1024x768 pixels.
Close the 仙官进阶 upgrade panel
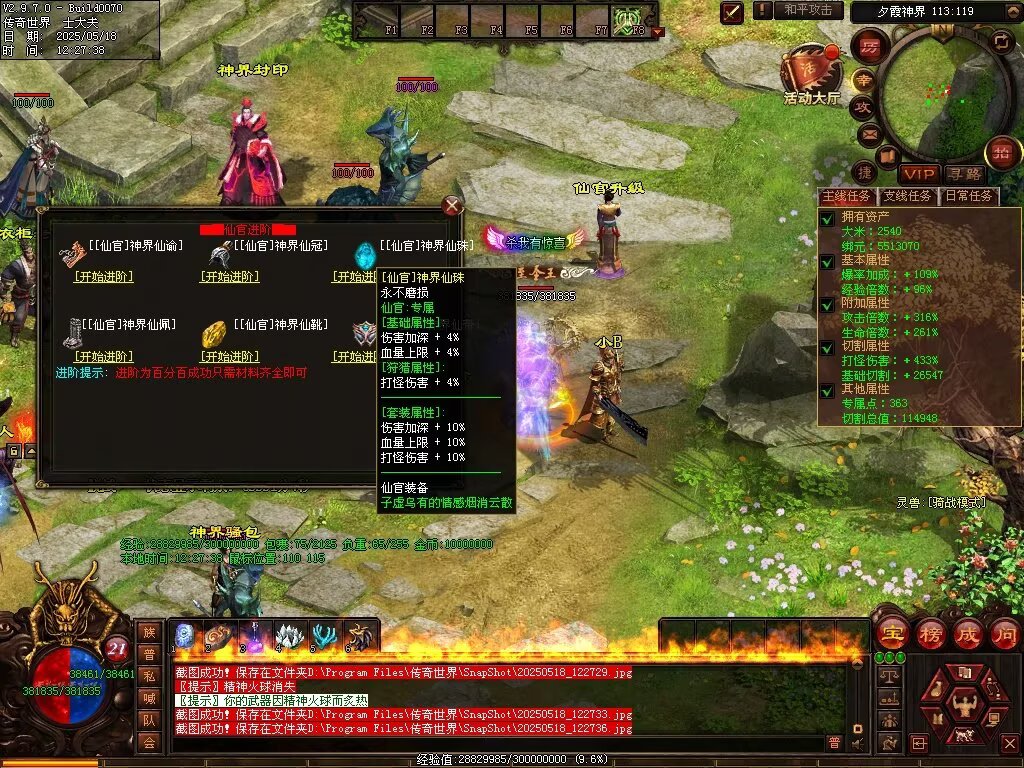coord(453,205)
